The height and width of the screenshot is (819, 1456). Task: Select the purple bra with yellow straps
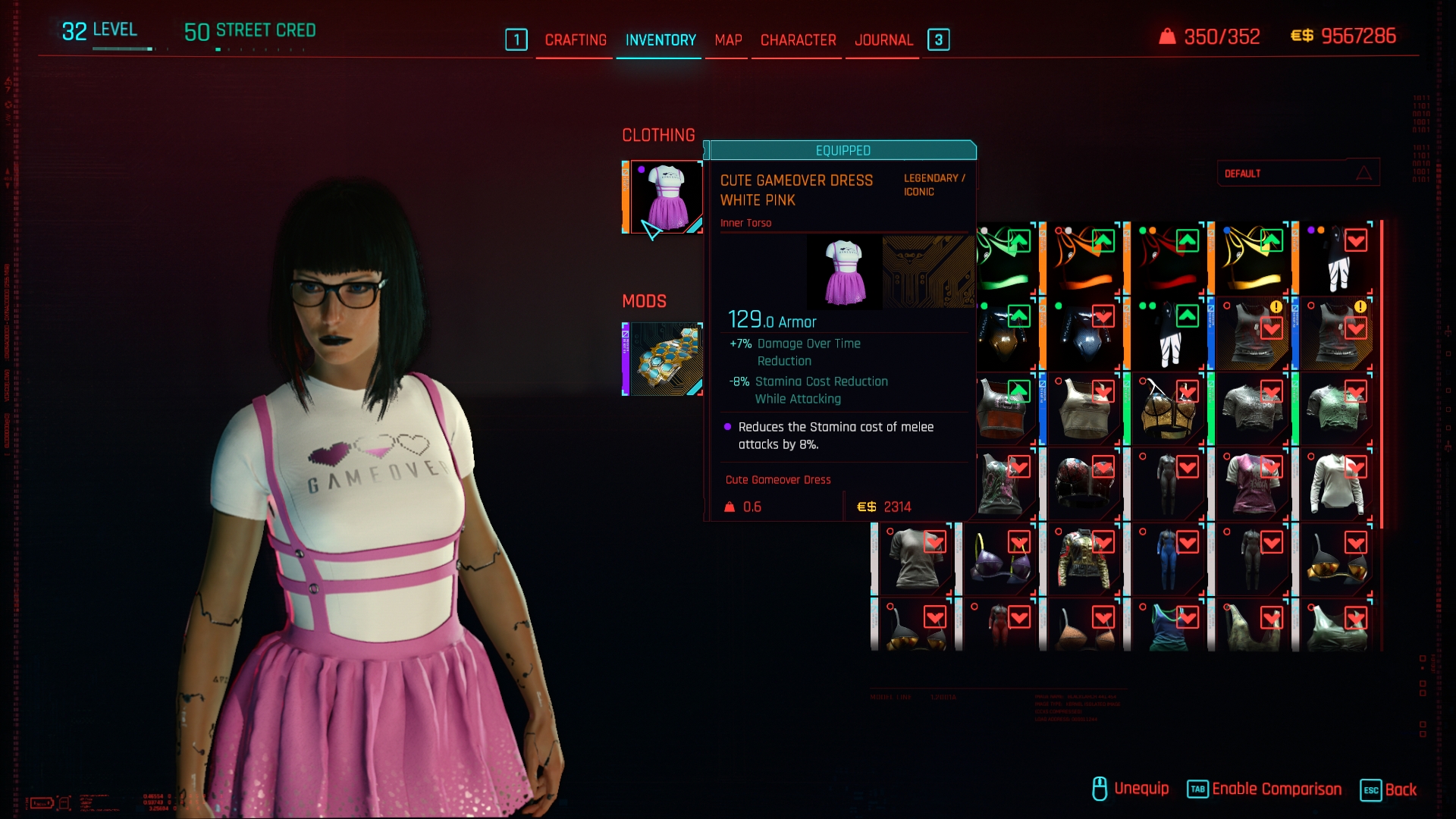(x=999, y=560)
